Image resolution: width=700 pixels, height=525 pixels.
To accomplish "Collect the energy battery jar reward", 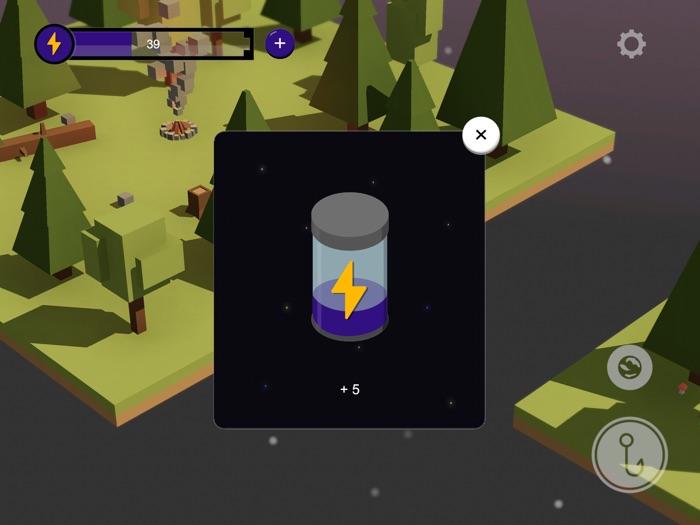I will point(349,268).
